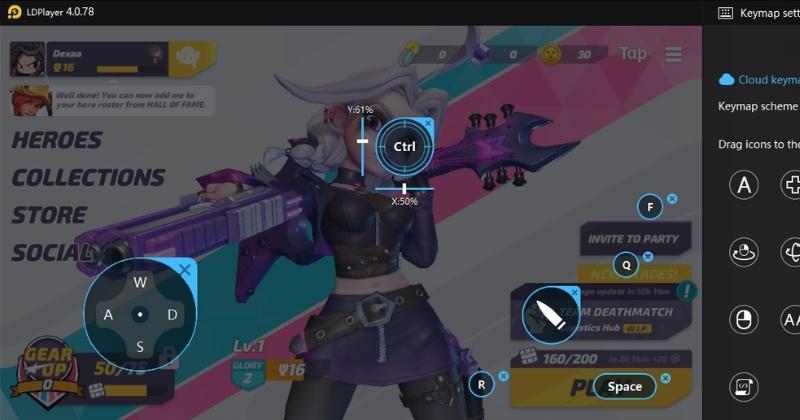Viewport: 800px width, 420px height.
Task: Close the WASD movement pad overlay
Action: (185, 269)
